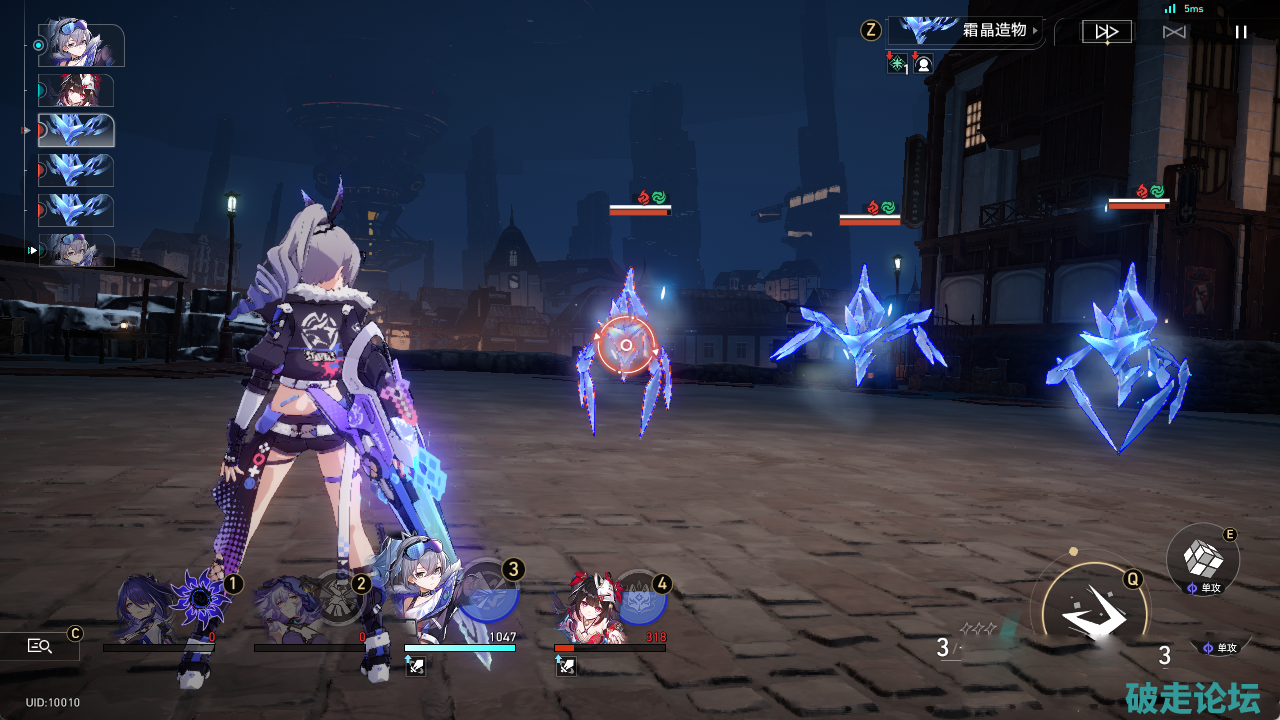This screenshot has height=720, width=1280.
Task: Activate the cube skill ability
Action: [x=1203, y=559]
